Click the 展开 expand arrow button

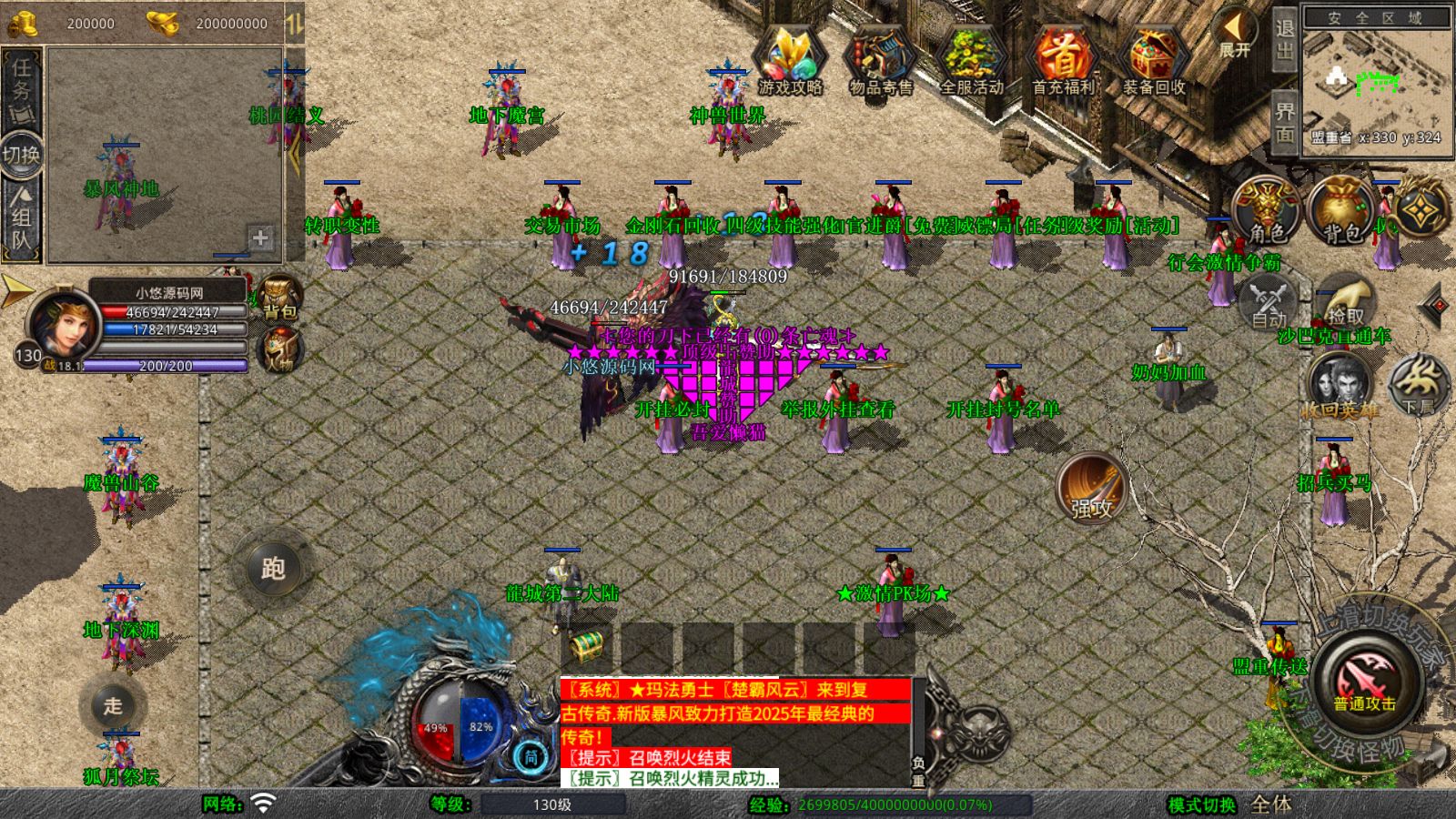click(1235, 32)
